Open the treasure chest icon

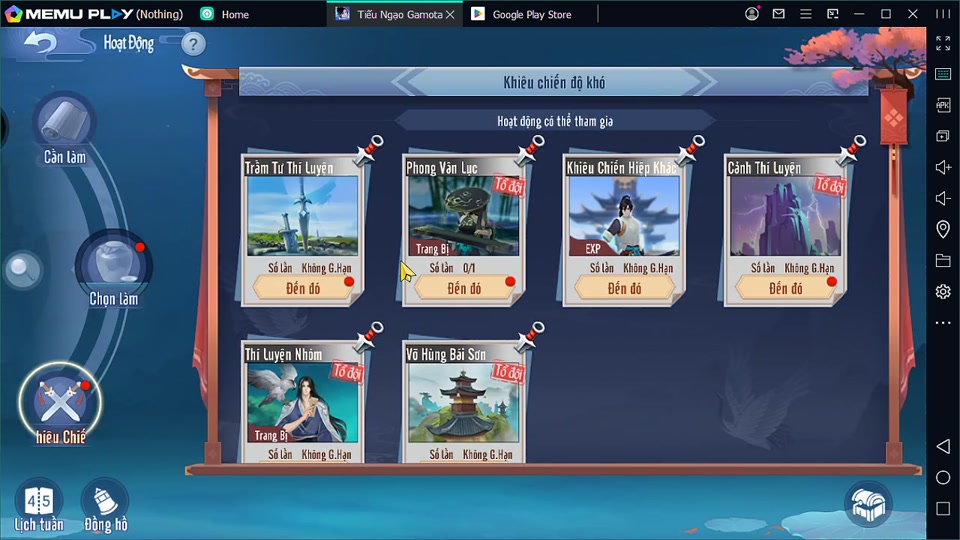(867, 504)
